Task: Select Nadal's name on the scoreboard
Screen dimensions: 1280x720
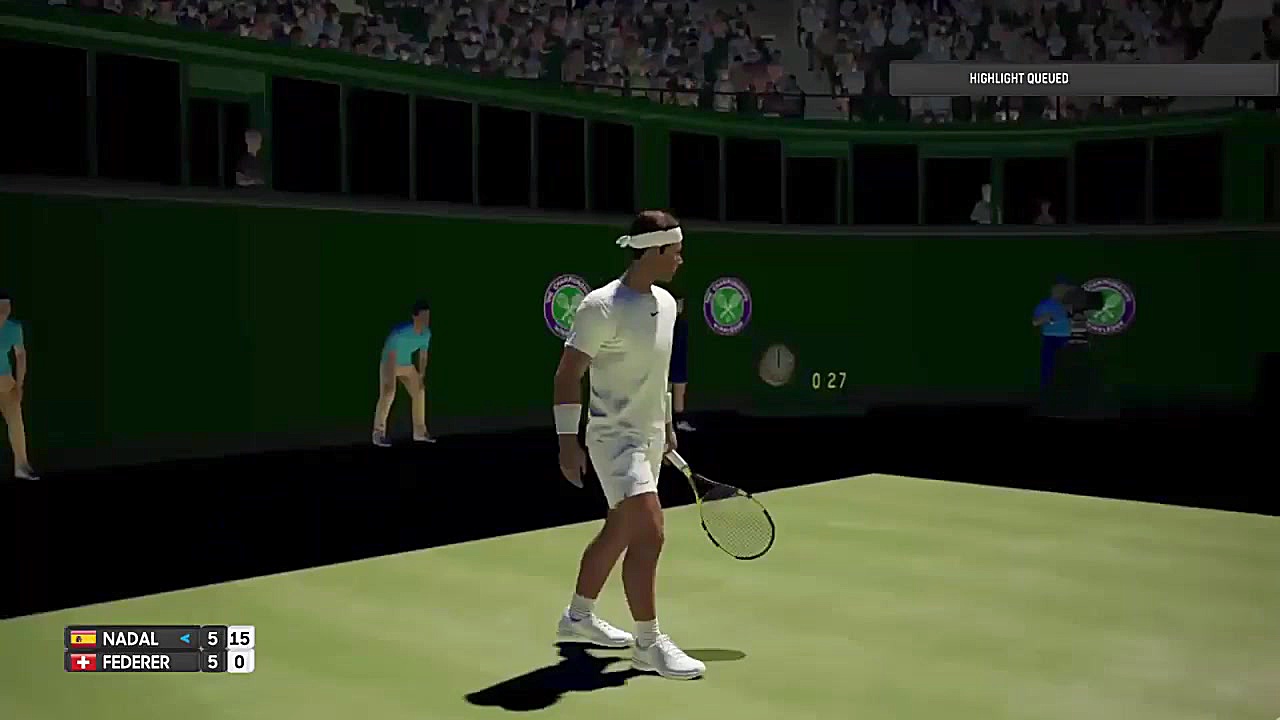Action: pyautogui.click(x=130, y=639)
